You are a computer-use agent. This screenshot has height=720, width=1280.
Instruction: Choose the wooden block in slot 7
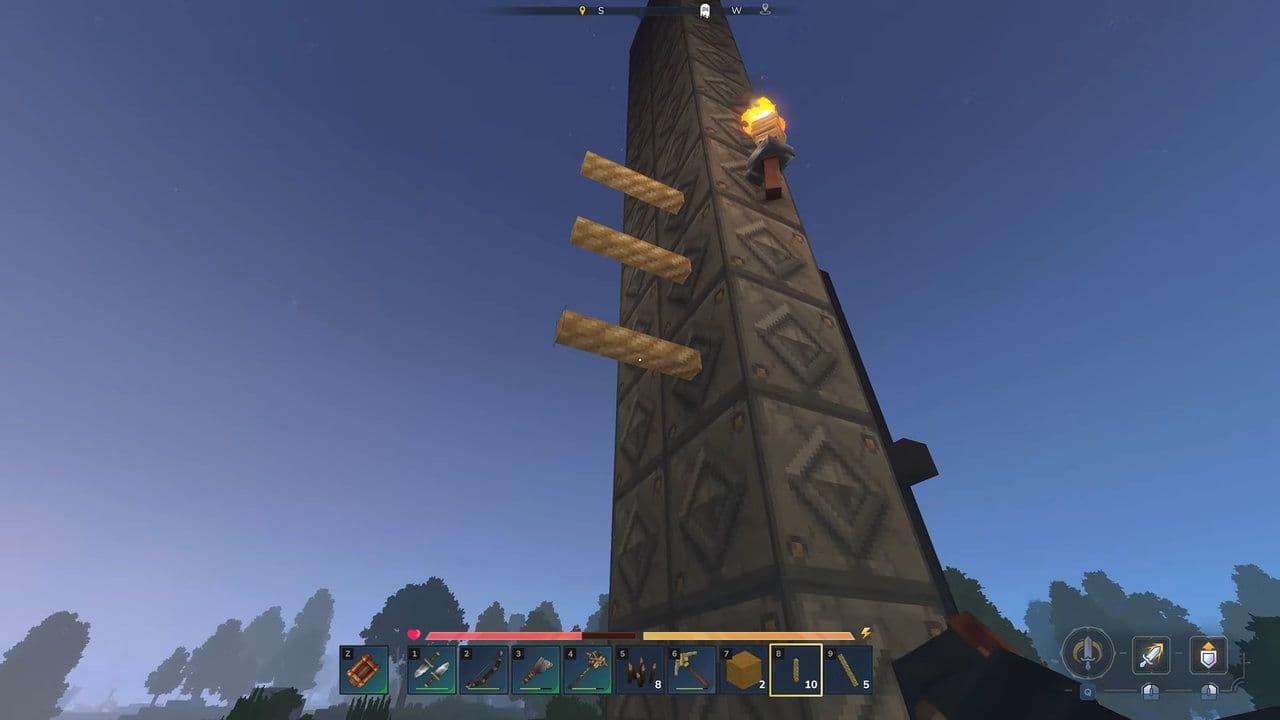point(742,670)
